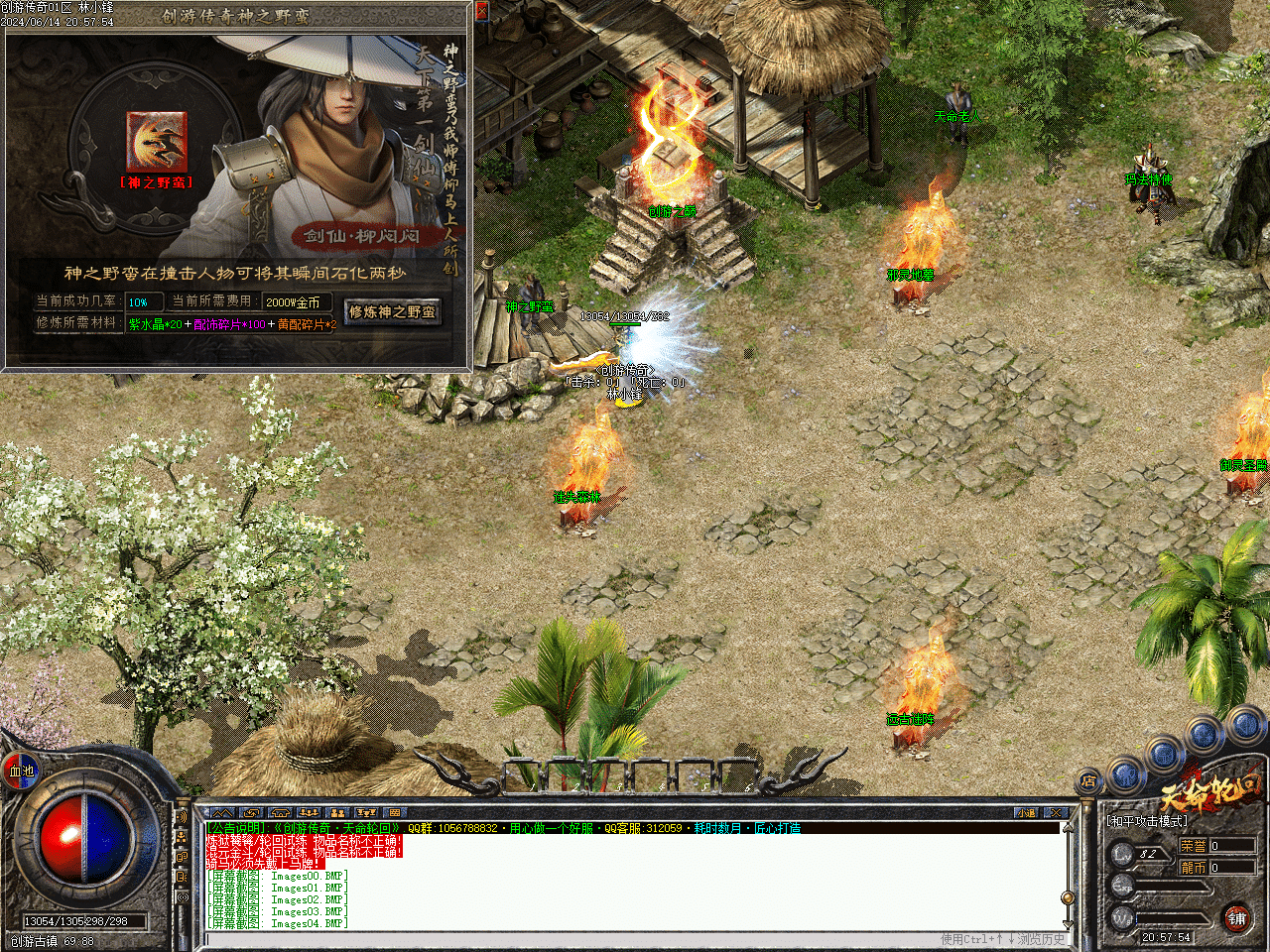Click the 修炼神之野蛮 training button
The height and width of the screenshot is (952, 1270).
tap(392, 311)
